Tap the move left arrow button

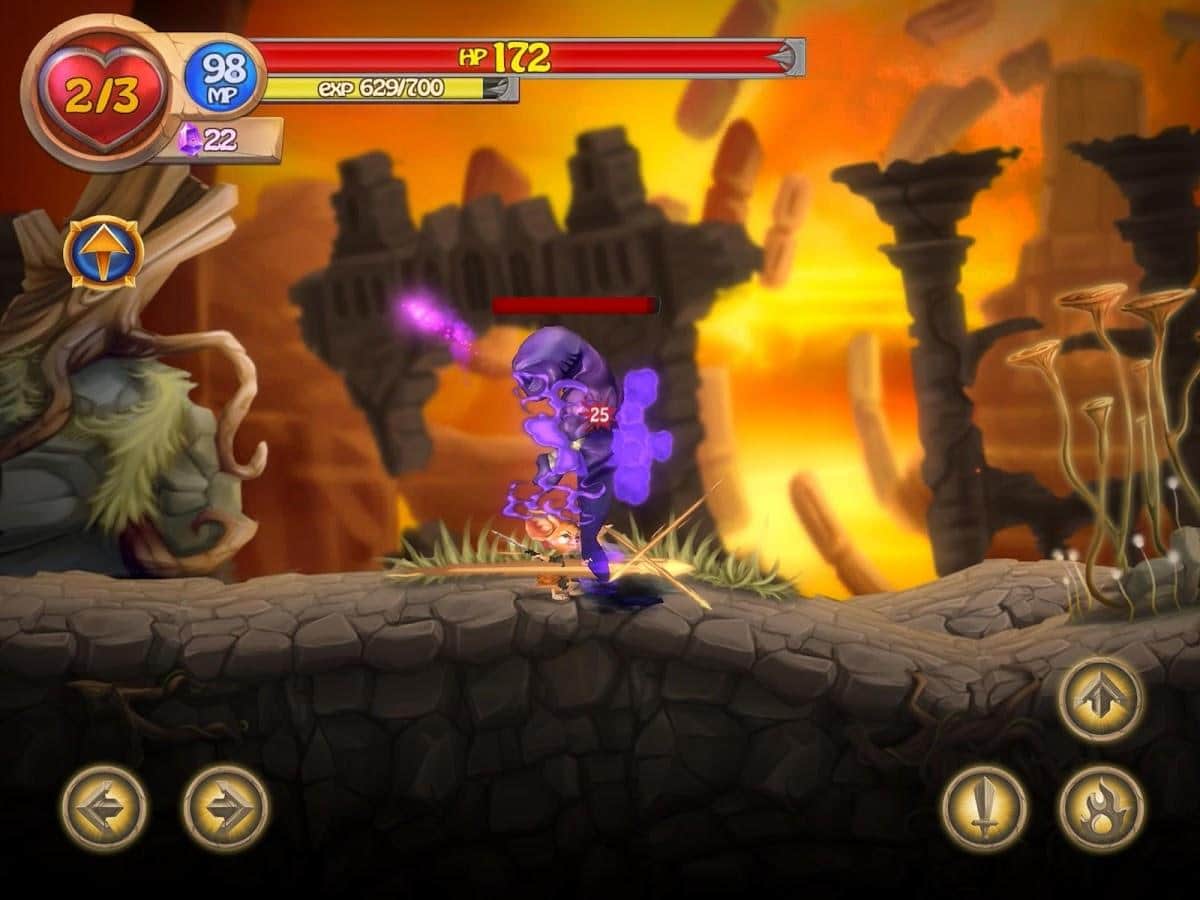coord(104,808)
